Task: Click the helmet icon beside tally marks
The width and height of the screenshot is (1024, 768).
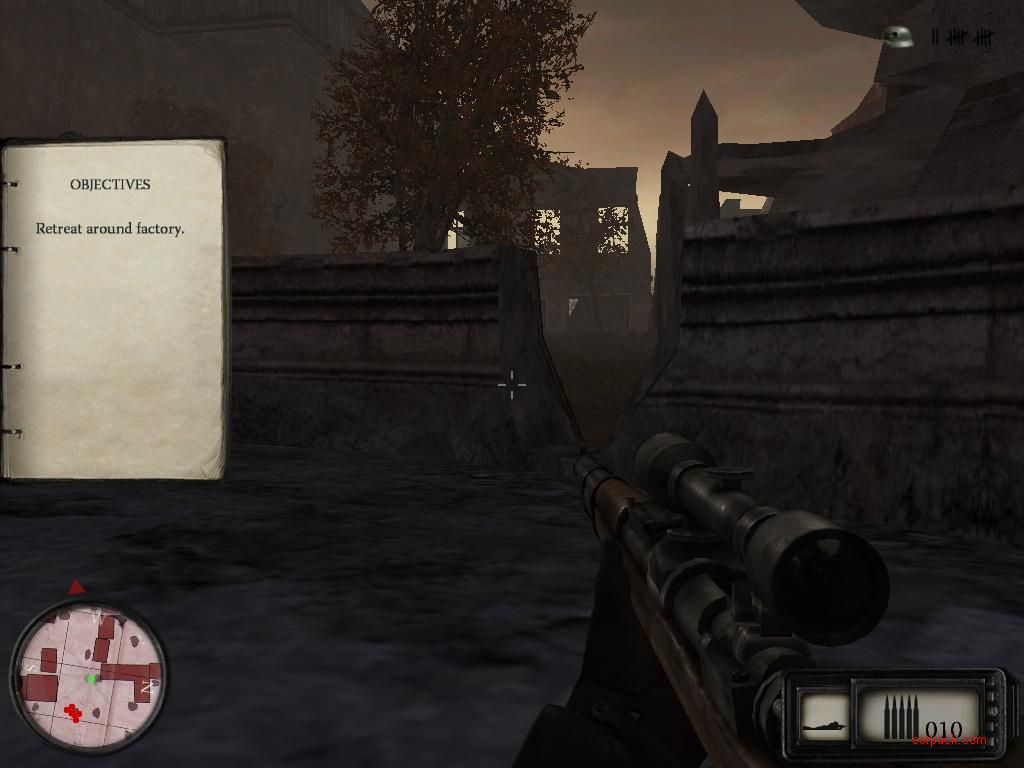Action: click(900, 37)
